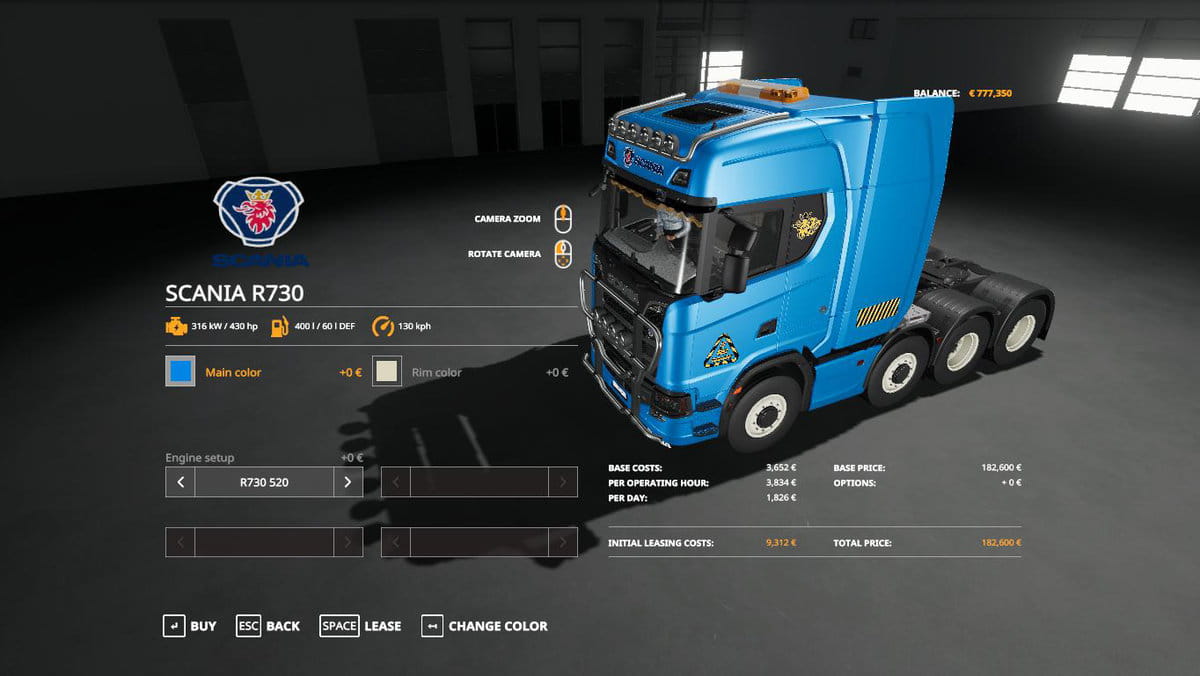Pick the blue Main color swatch
1200x676 pixels.
tap(181, 372)
